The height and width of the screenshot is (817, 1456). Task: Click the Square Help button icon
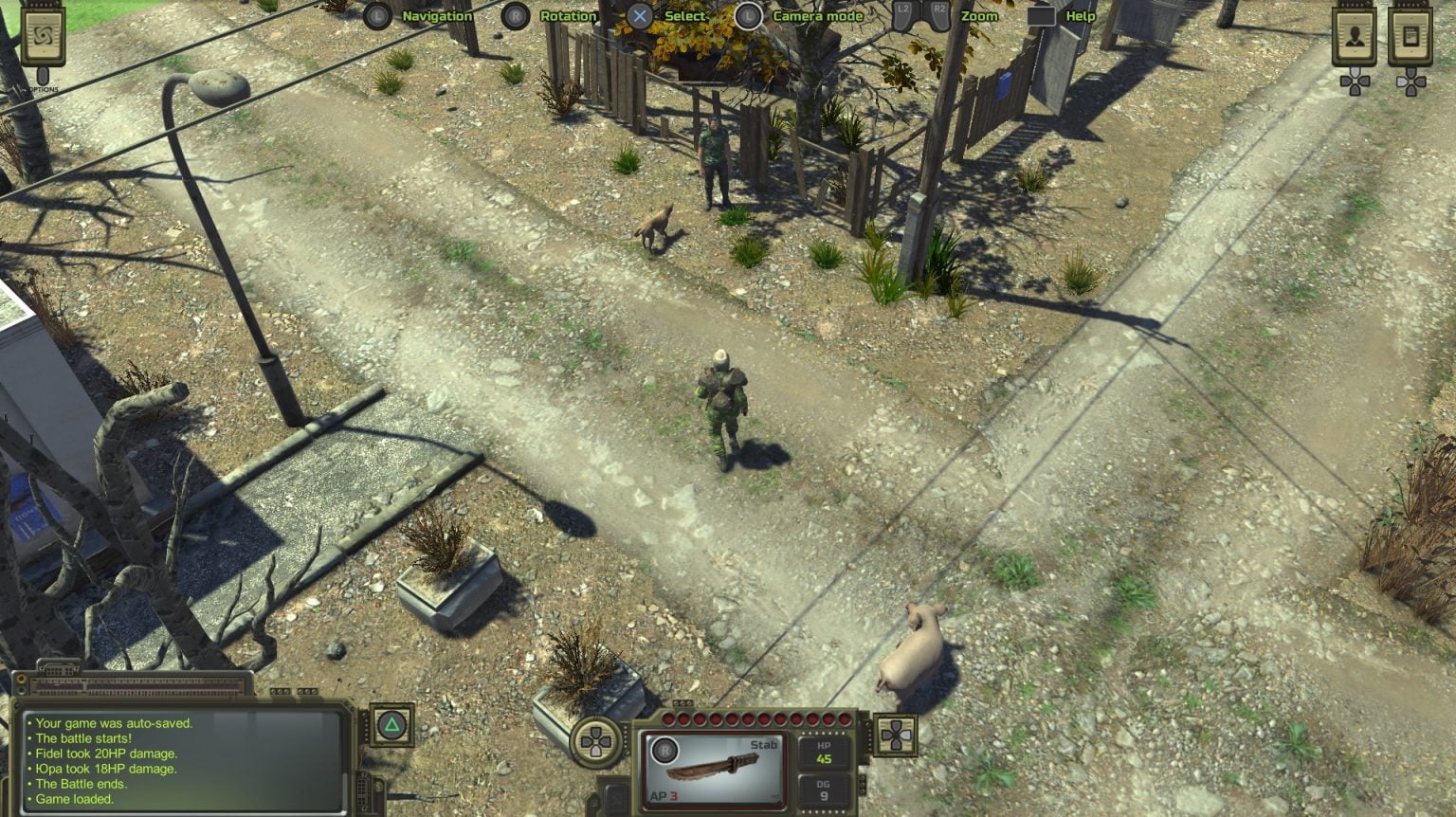(1043, 15)
